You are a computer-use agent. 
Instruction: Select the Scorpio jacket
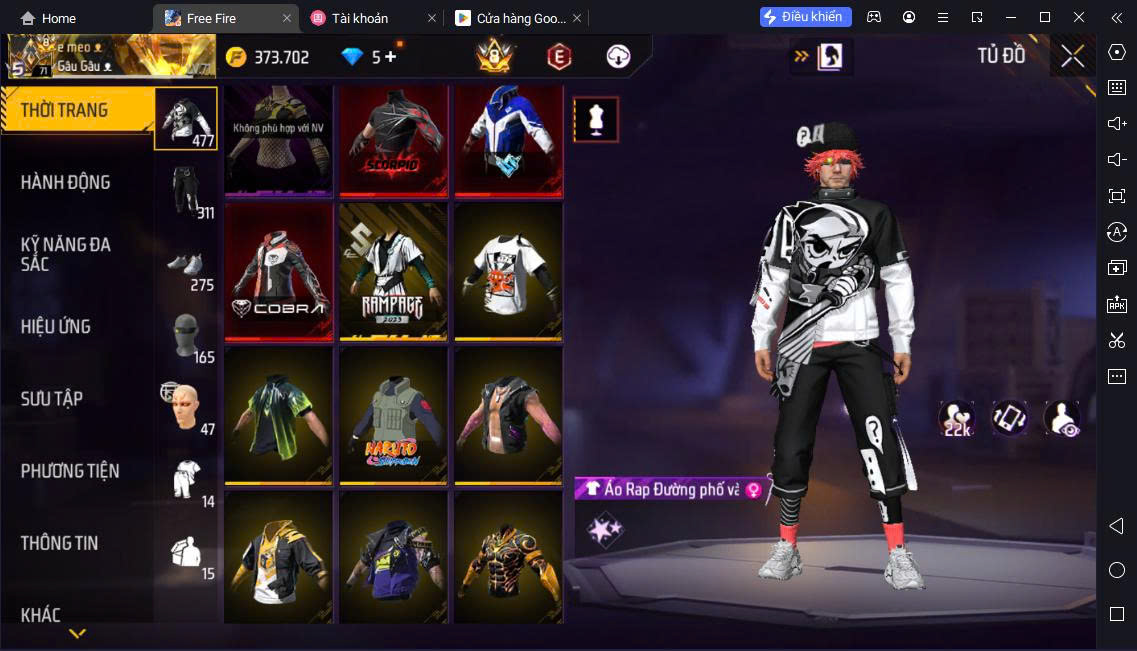tap(393, 140)
